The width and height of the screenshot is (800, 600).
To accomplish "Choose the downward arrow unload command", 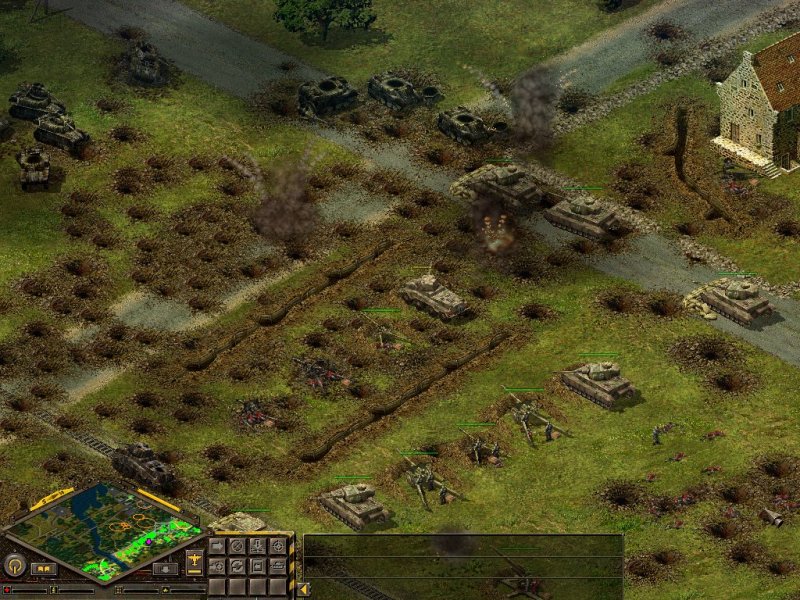I will click(x=257, y=547).
